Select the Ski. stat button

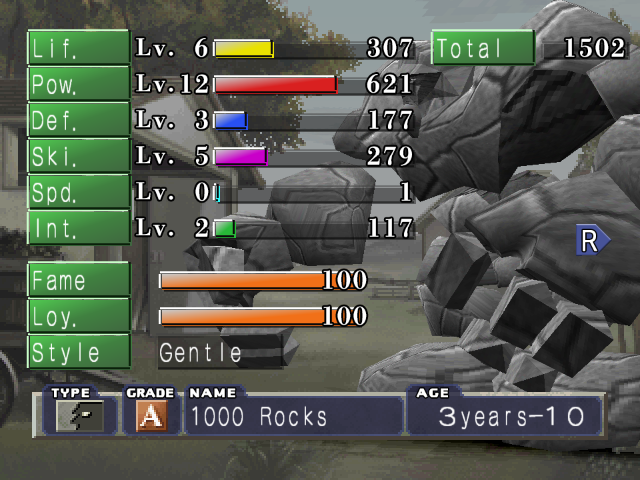tap(78, 156)
